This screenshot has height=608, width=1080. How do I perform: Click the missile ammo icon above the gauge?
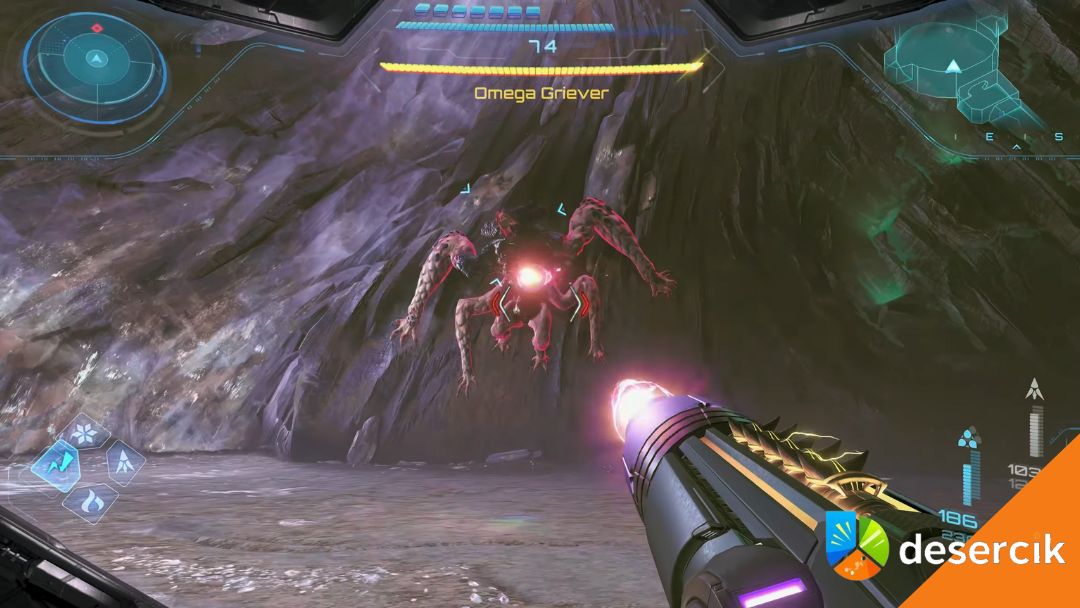tap(1034, 390)
